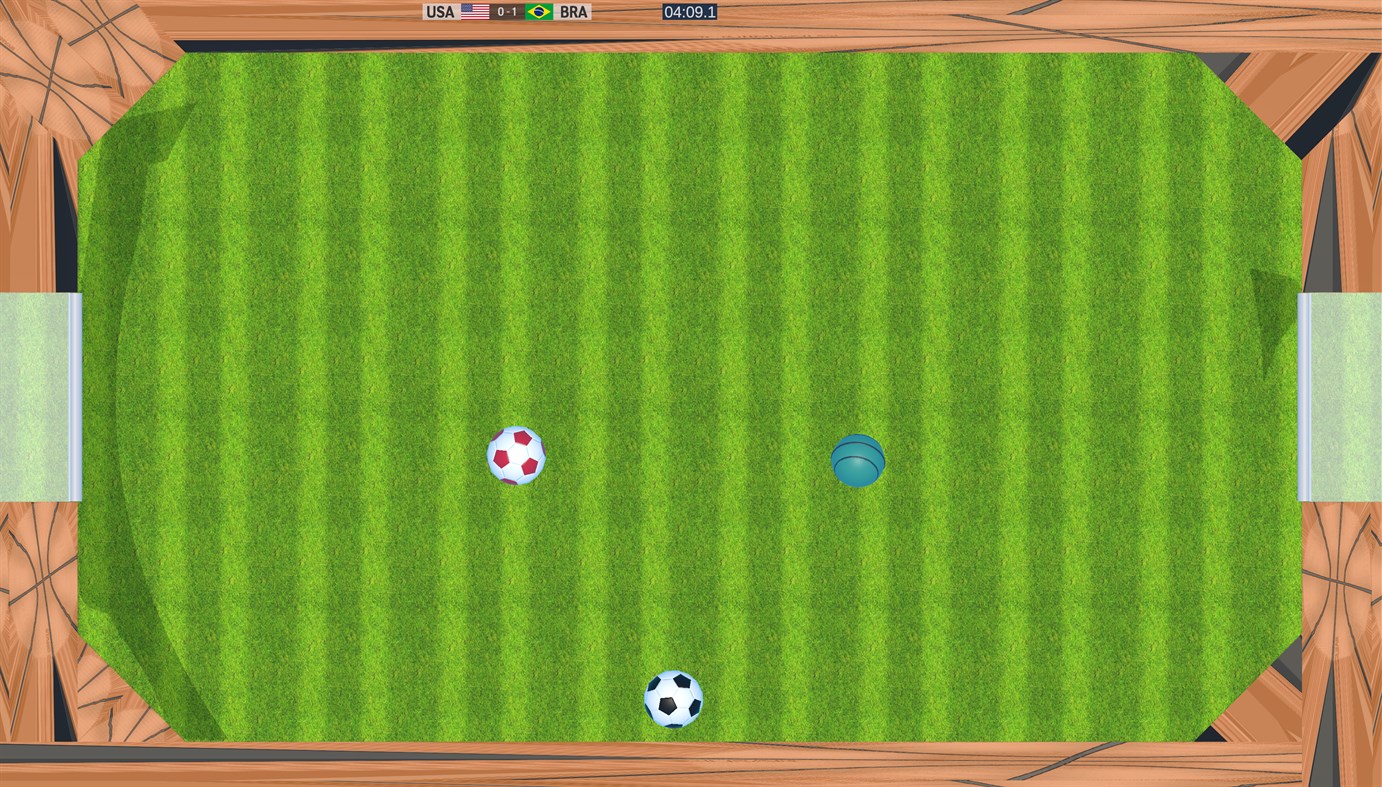1382x787 pixels.
Task: Select the black and white soccer ball
Action: click(x=675, y=700)
